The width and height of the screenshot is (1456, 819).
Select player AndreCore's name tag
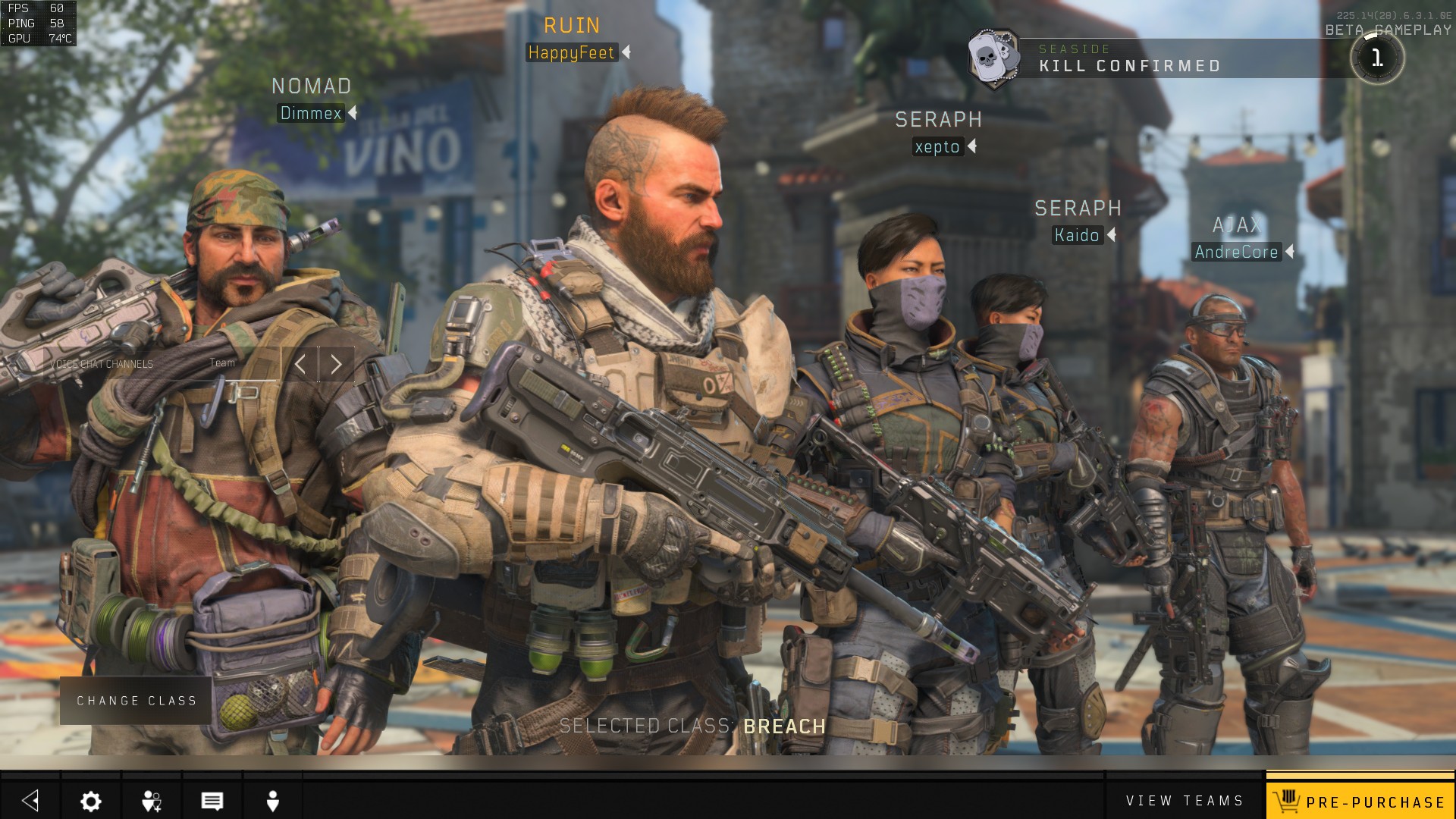1236,252
